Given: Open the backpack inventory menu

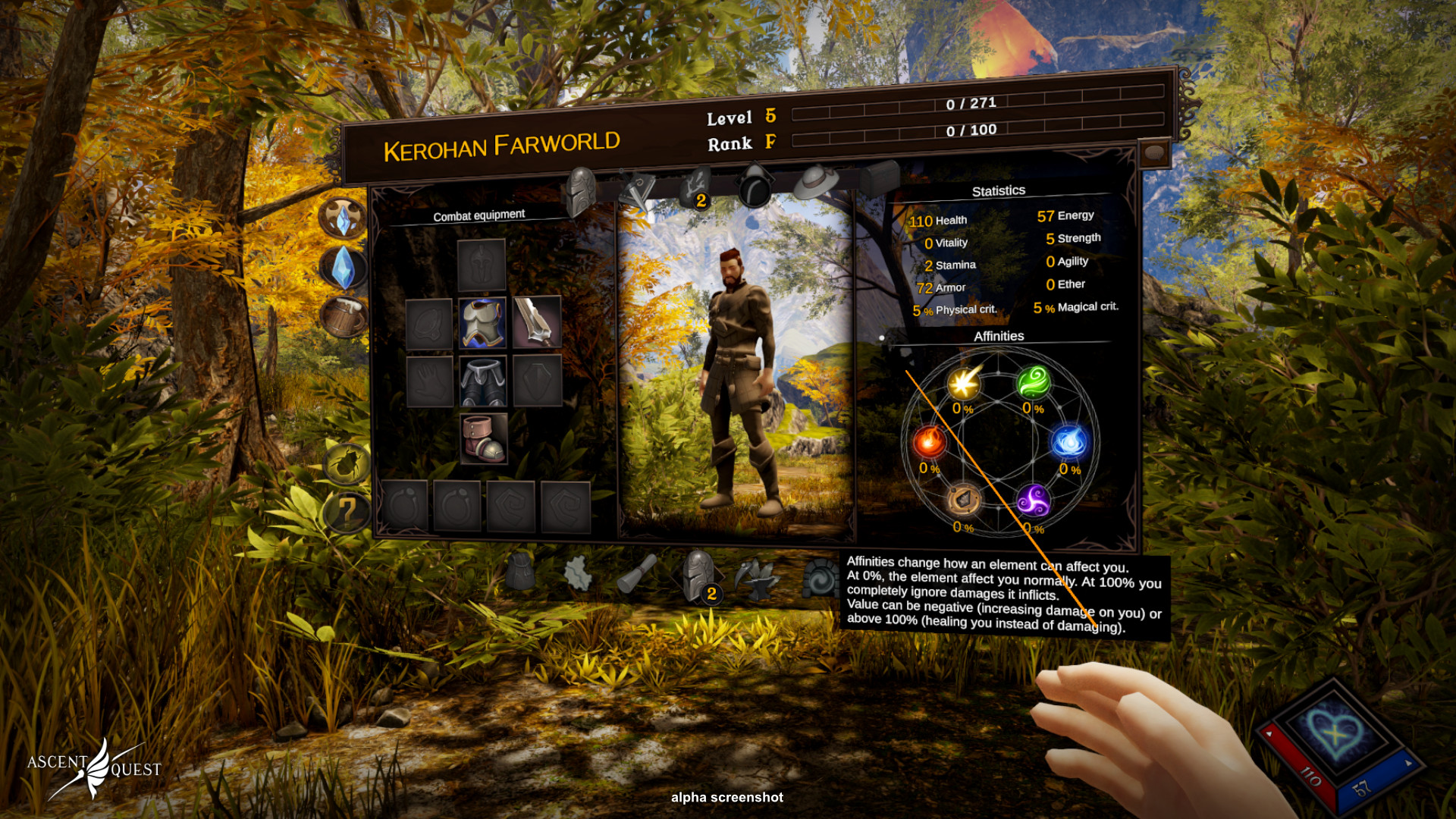Looking at the screenshot, I should (520, 572).
